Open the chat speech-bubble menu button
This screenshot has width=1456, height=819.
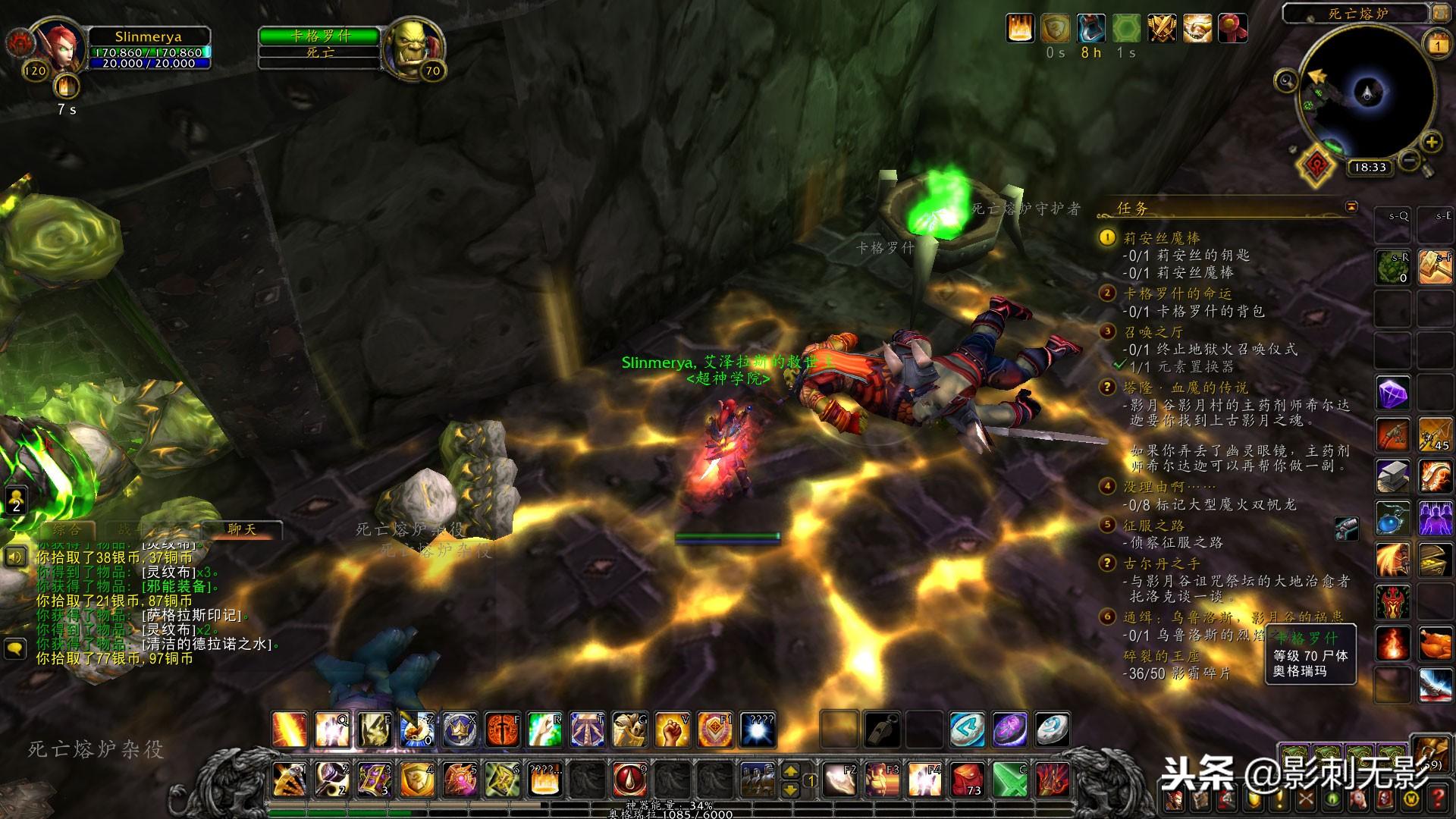click(16, 648)
